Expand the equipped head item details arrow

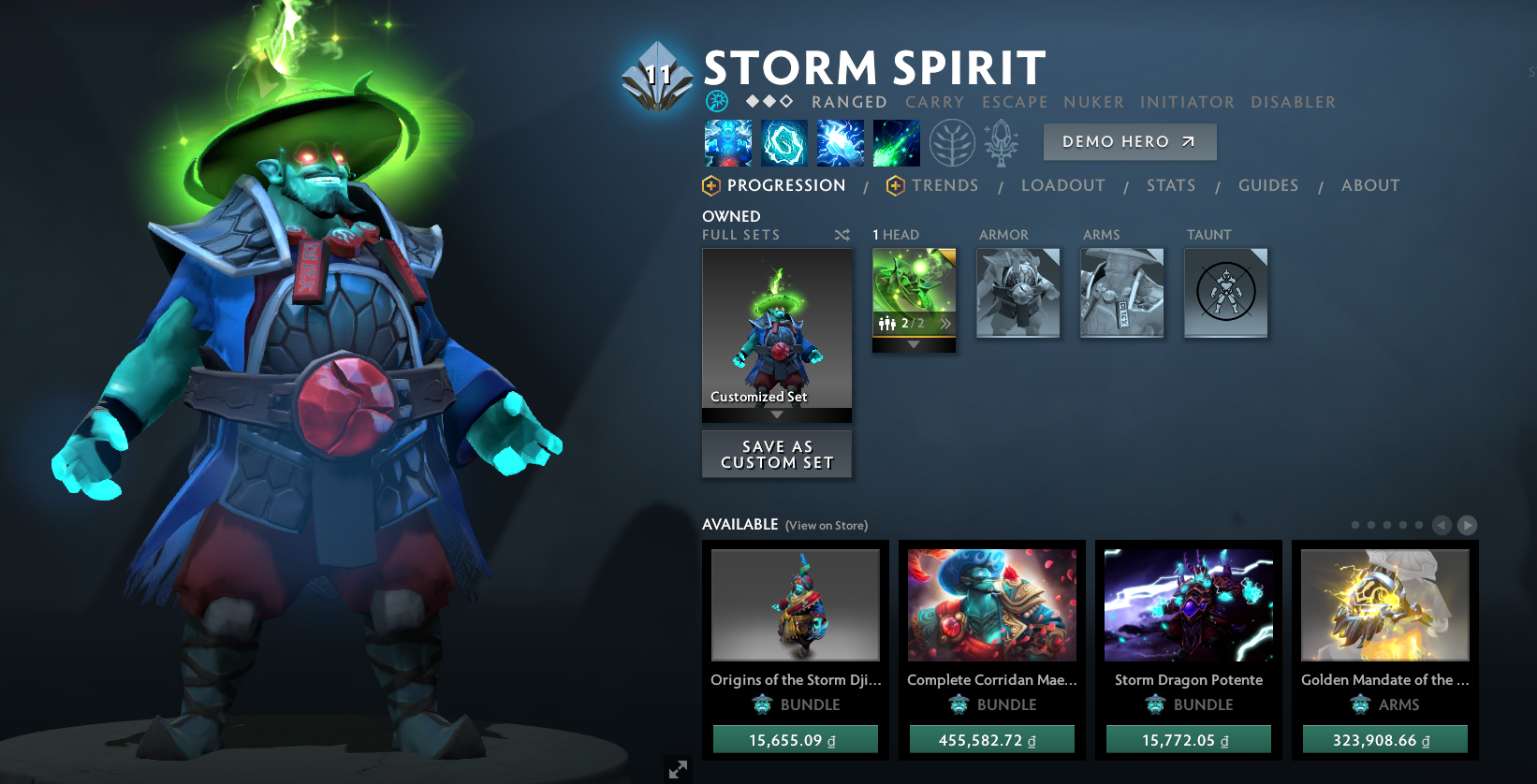tap(913, 344)
